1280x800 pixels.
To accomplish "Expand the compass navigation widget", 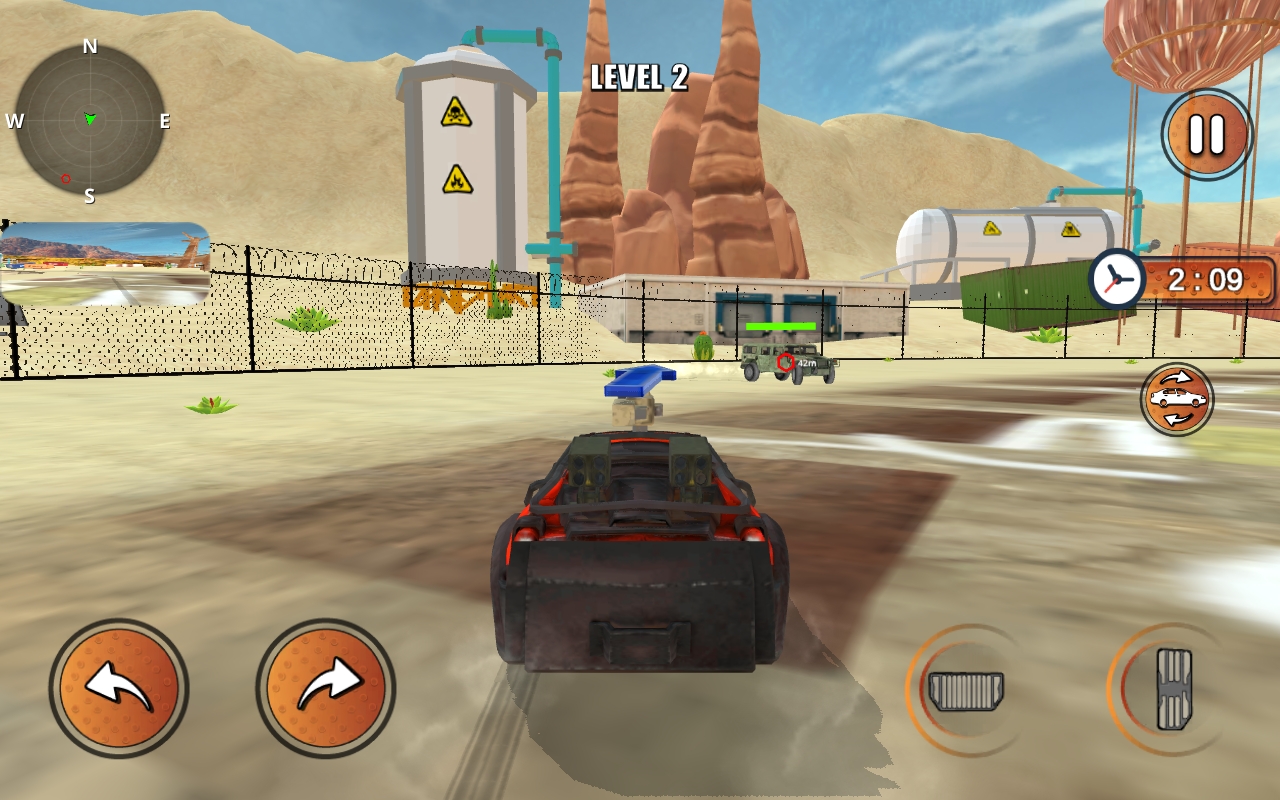I will click(90, 118).
